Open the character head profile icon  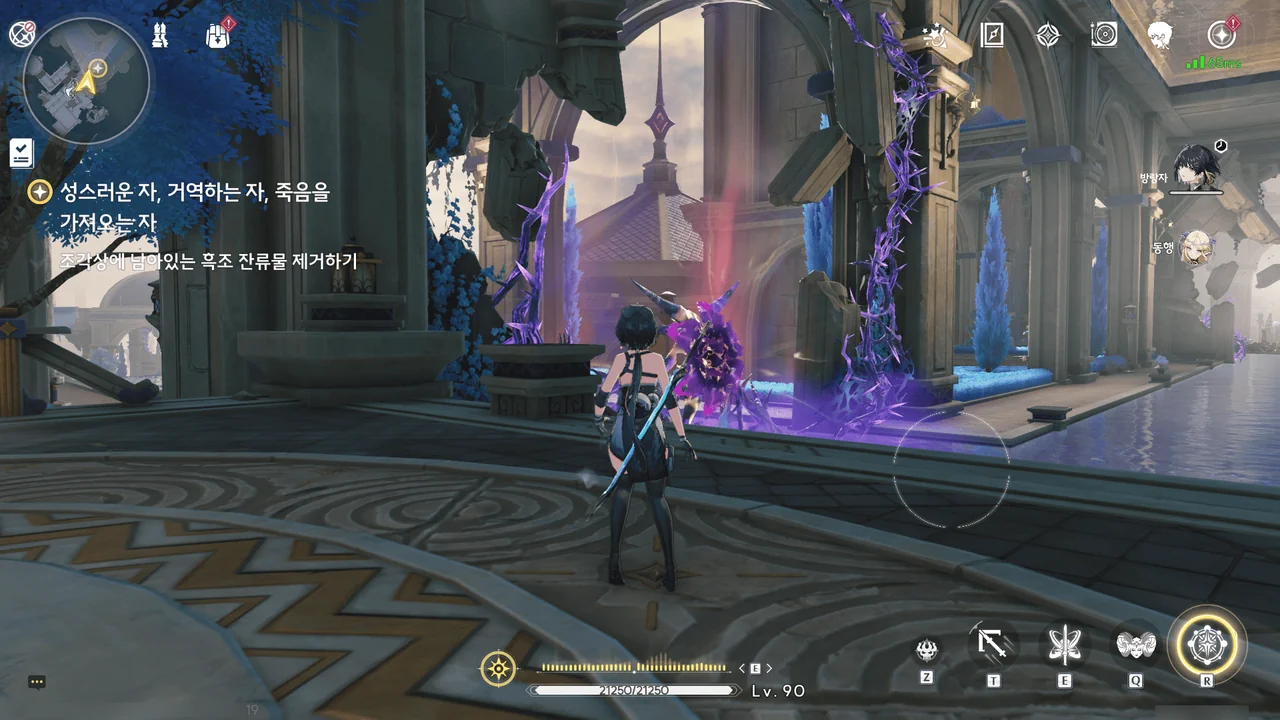tap(1160, 36)
